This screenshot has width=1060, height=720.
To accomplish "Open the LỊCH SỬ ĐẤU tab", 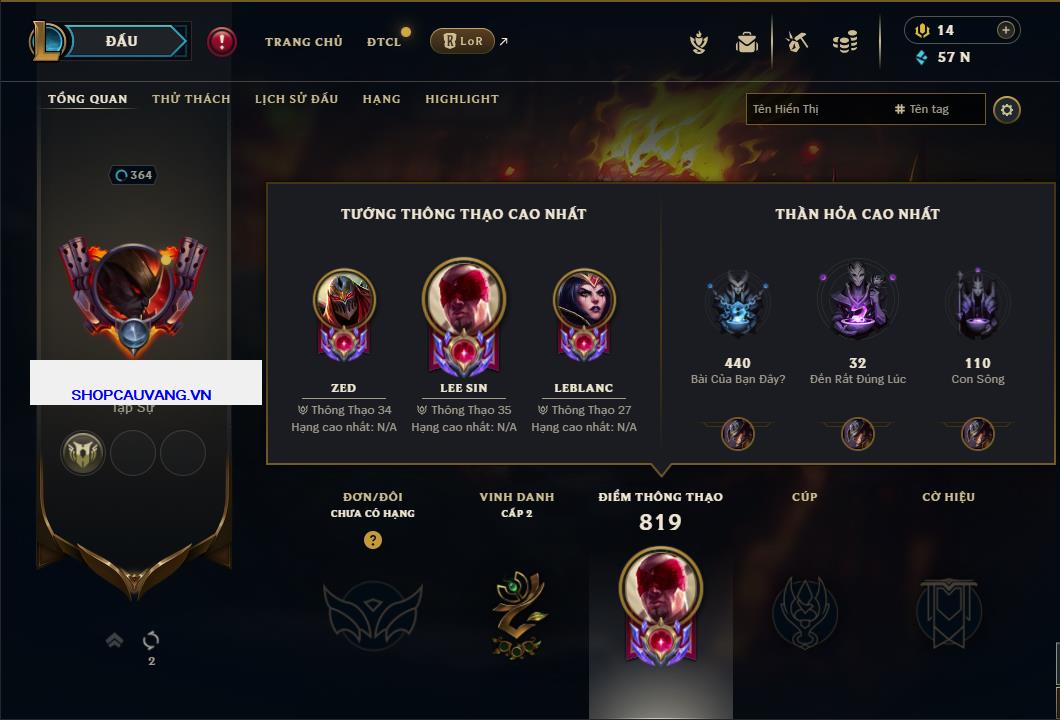I will click(x=296, y=99).
